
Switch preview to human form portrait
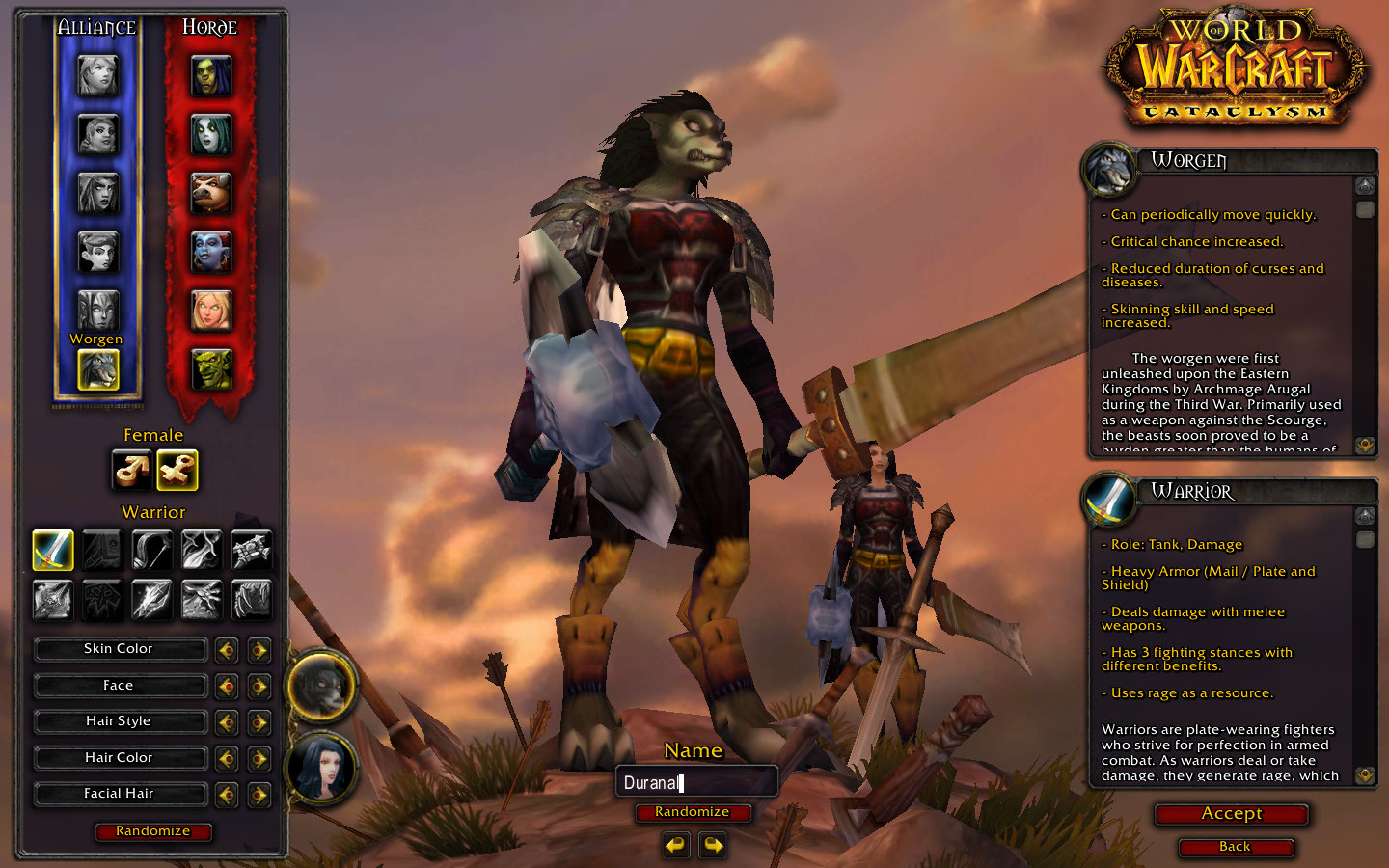pyautogui.click(x=322, y=769)
